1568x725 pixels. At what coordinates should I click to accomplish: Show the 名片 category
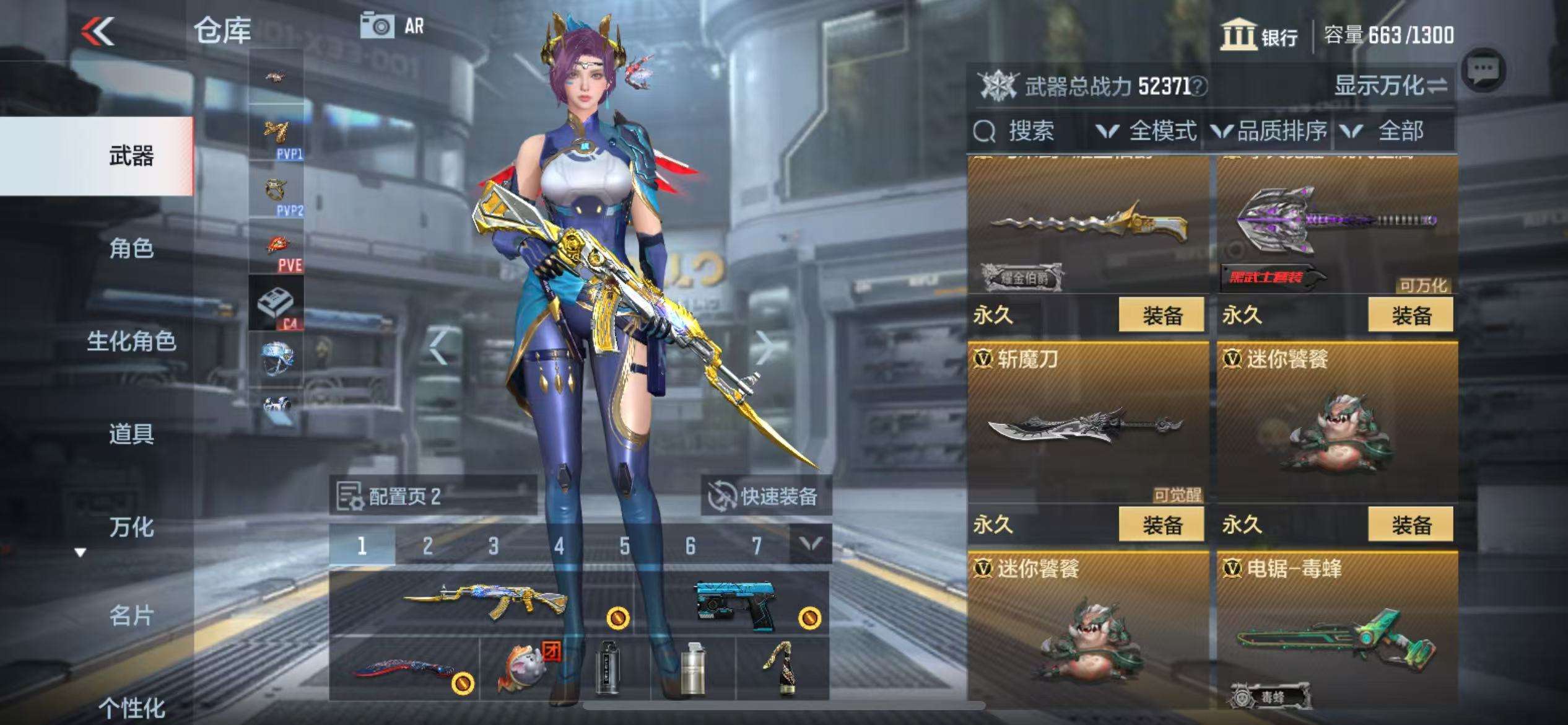(131, 615)
